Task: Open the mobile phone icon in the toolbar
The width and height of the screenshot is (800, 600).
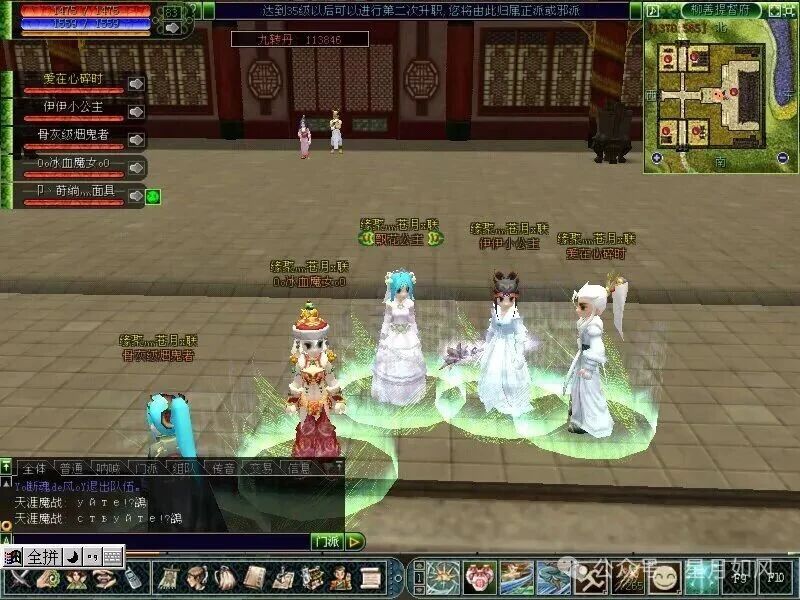Action: click(132, 578)
